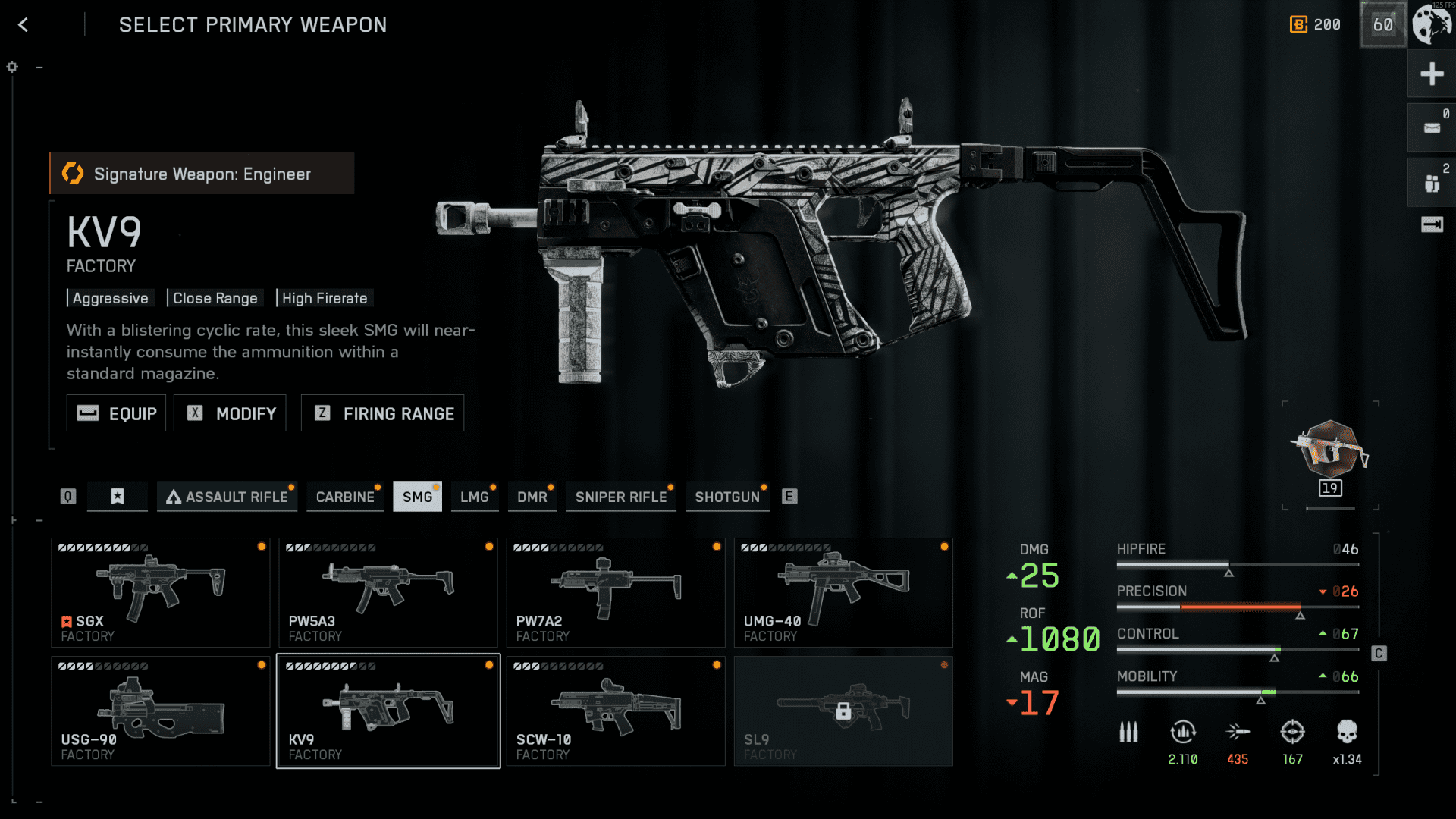Select the SCW-10 weapon tile
Viewport: 1456px width, 819px height.
(615, 711)
